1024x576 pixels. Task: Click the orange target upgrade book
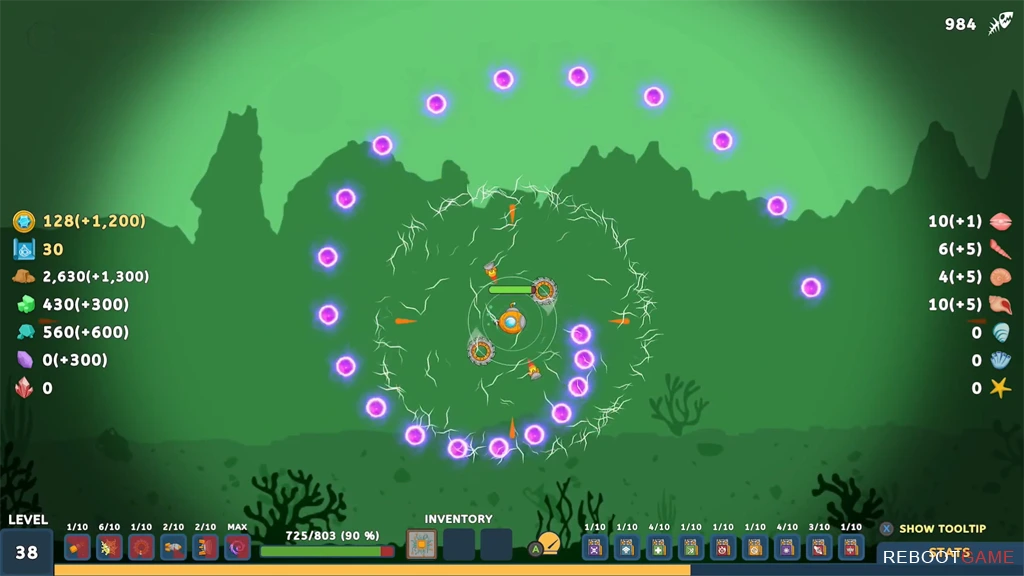point(755,547)
